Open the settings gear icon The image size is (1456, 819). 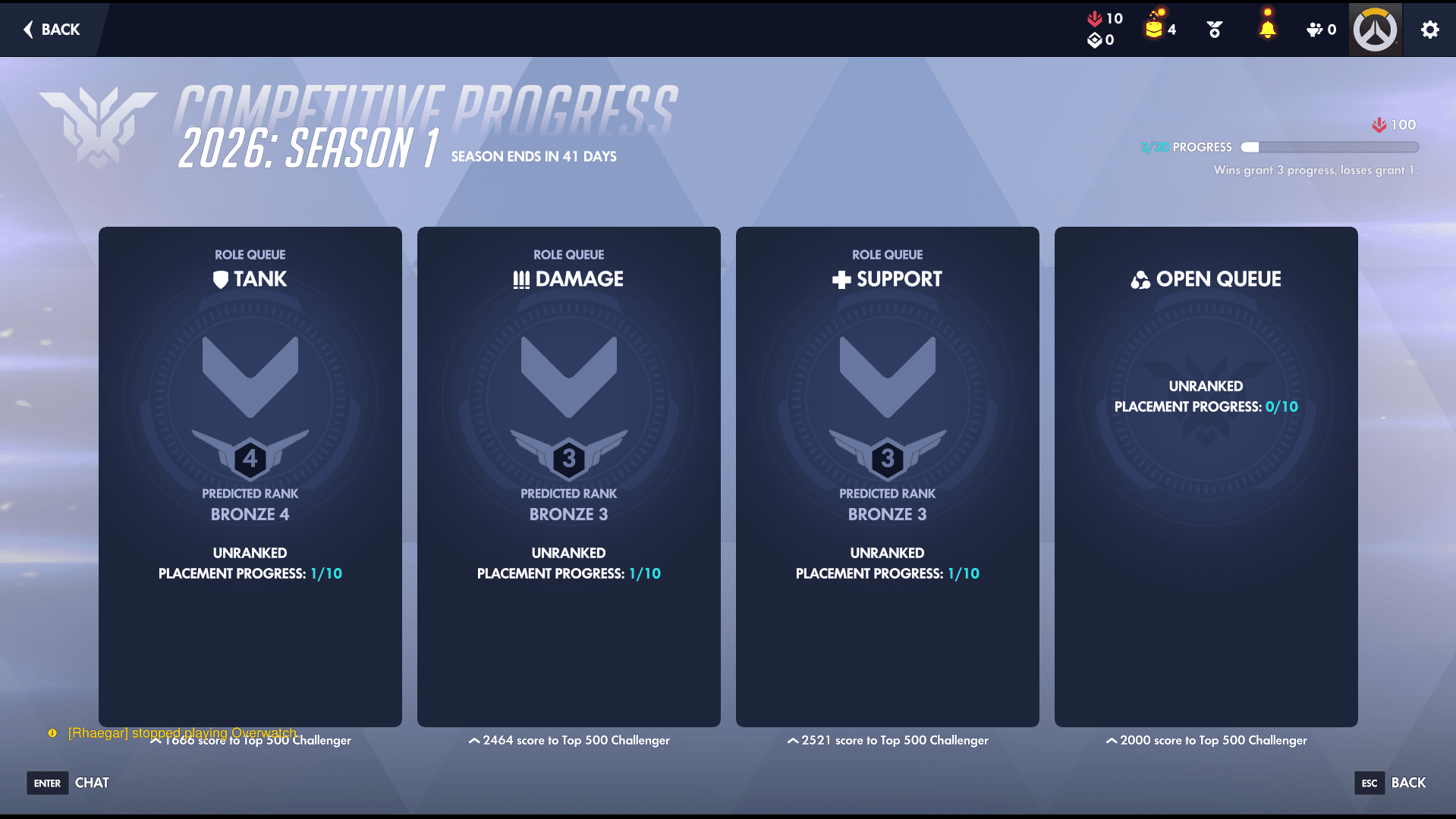click(x=1429, y=30)
